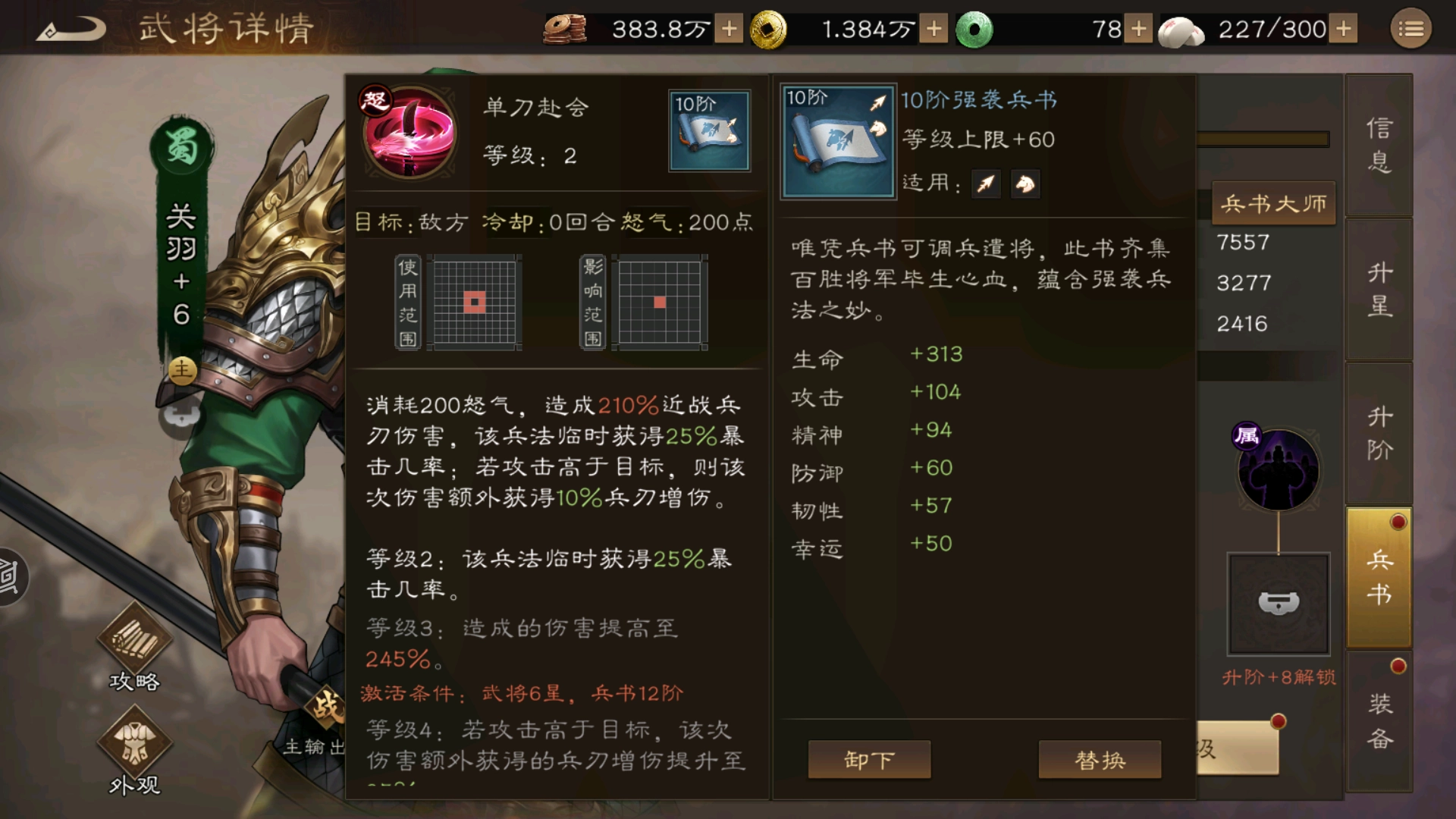Click the gold coin currency icon
The height and width of the screenshot is (819, 1456).
(768, 29)
